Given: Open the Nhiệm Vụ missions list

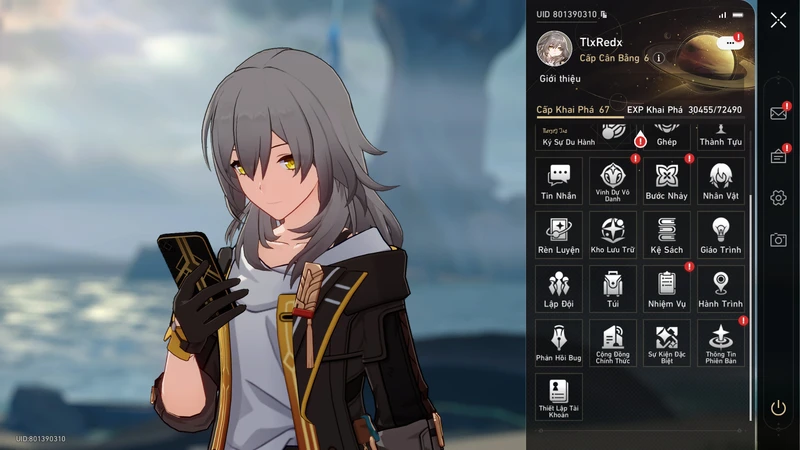Looking at the screenshot, I should [667, 288].
